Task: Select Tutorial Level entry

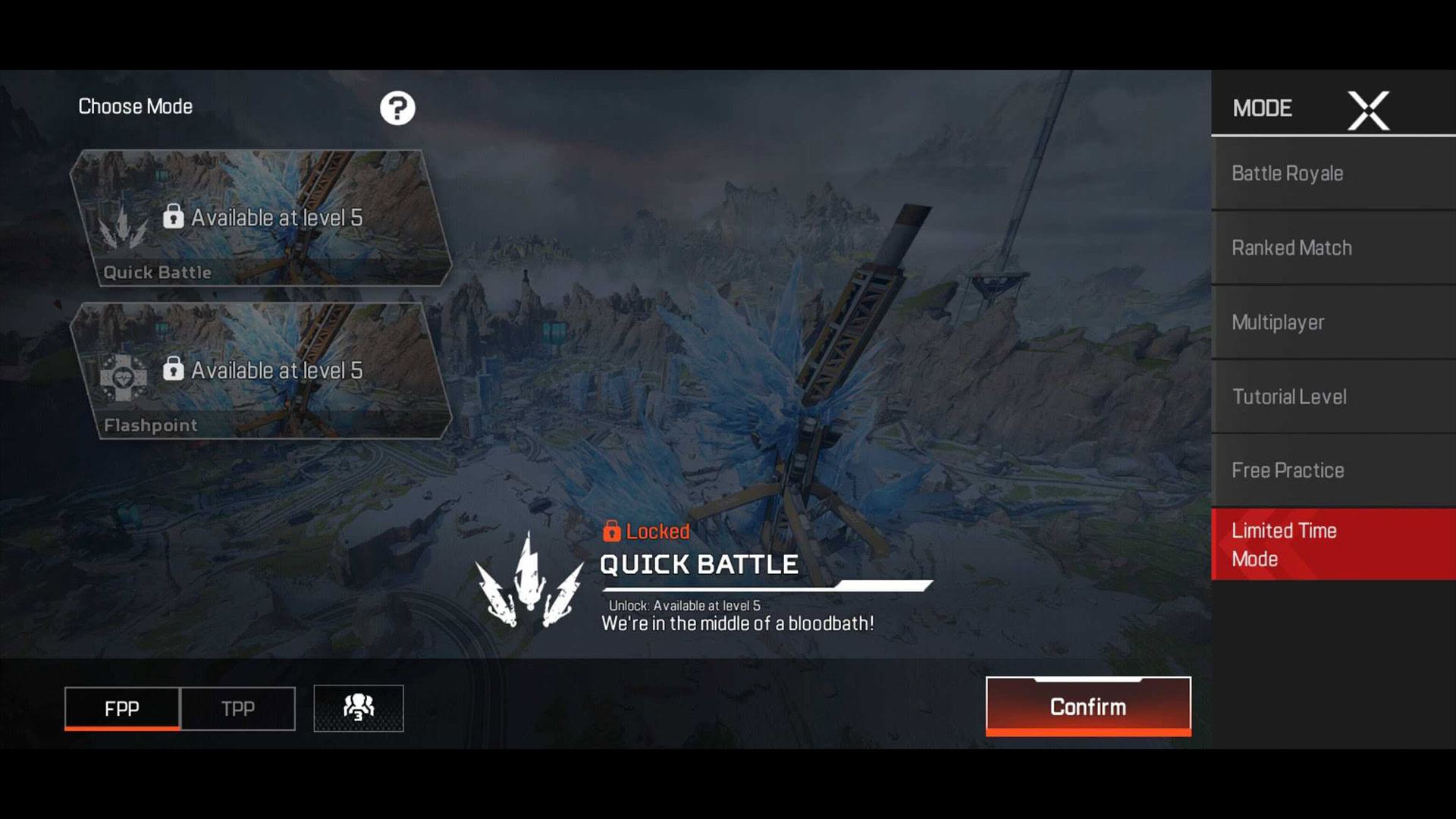Action: point(1333,397)
